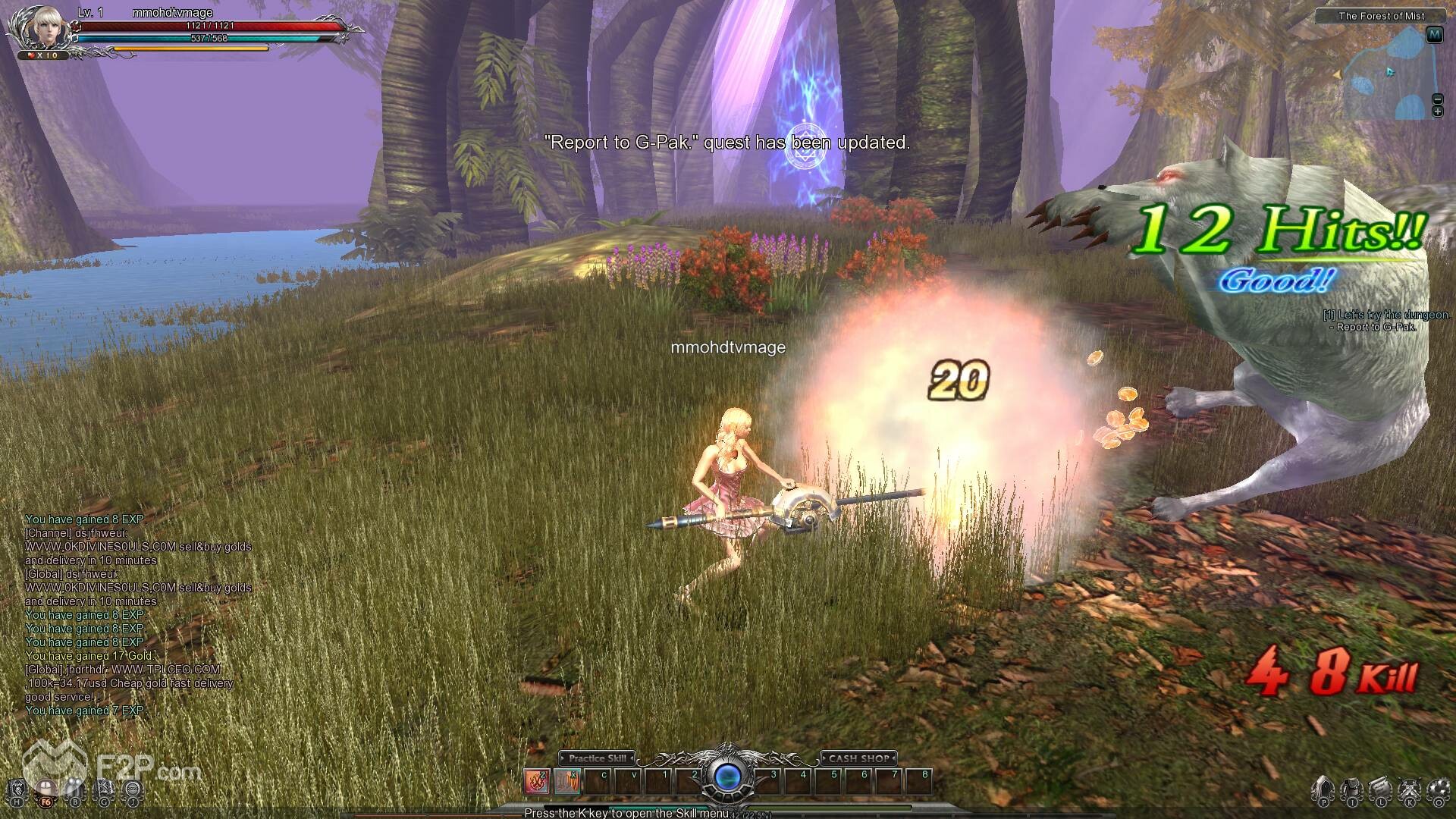Click the blue orb in the hotbar center

727,777
